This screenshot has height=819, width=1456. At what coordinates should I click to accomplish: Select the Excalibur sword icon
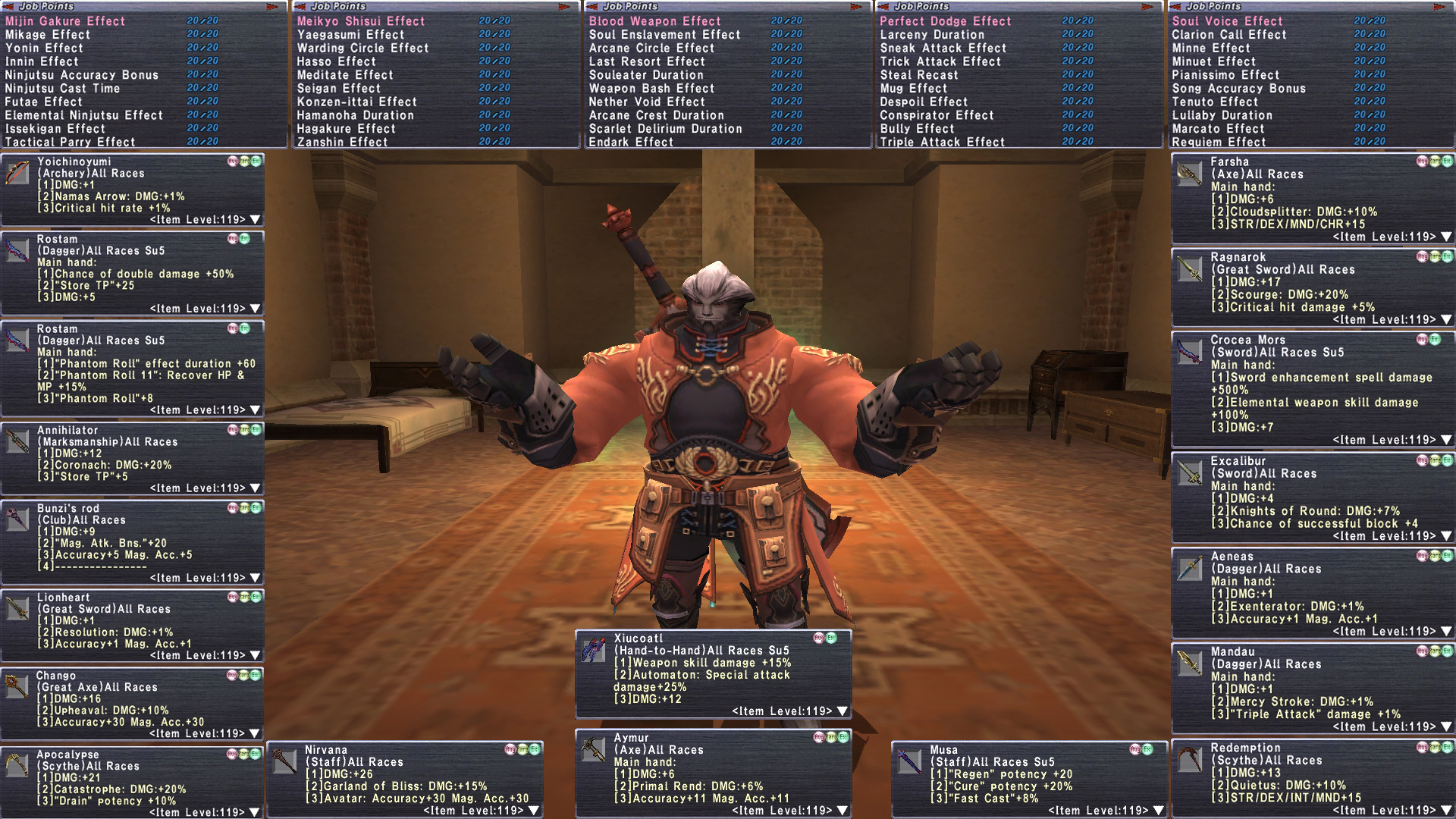pyautogui.click(x=1190, y=473)
